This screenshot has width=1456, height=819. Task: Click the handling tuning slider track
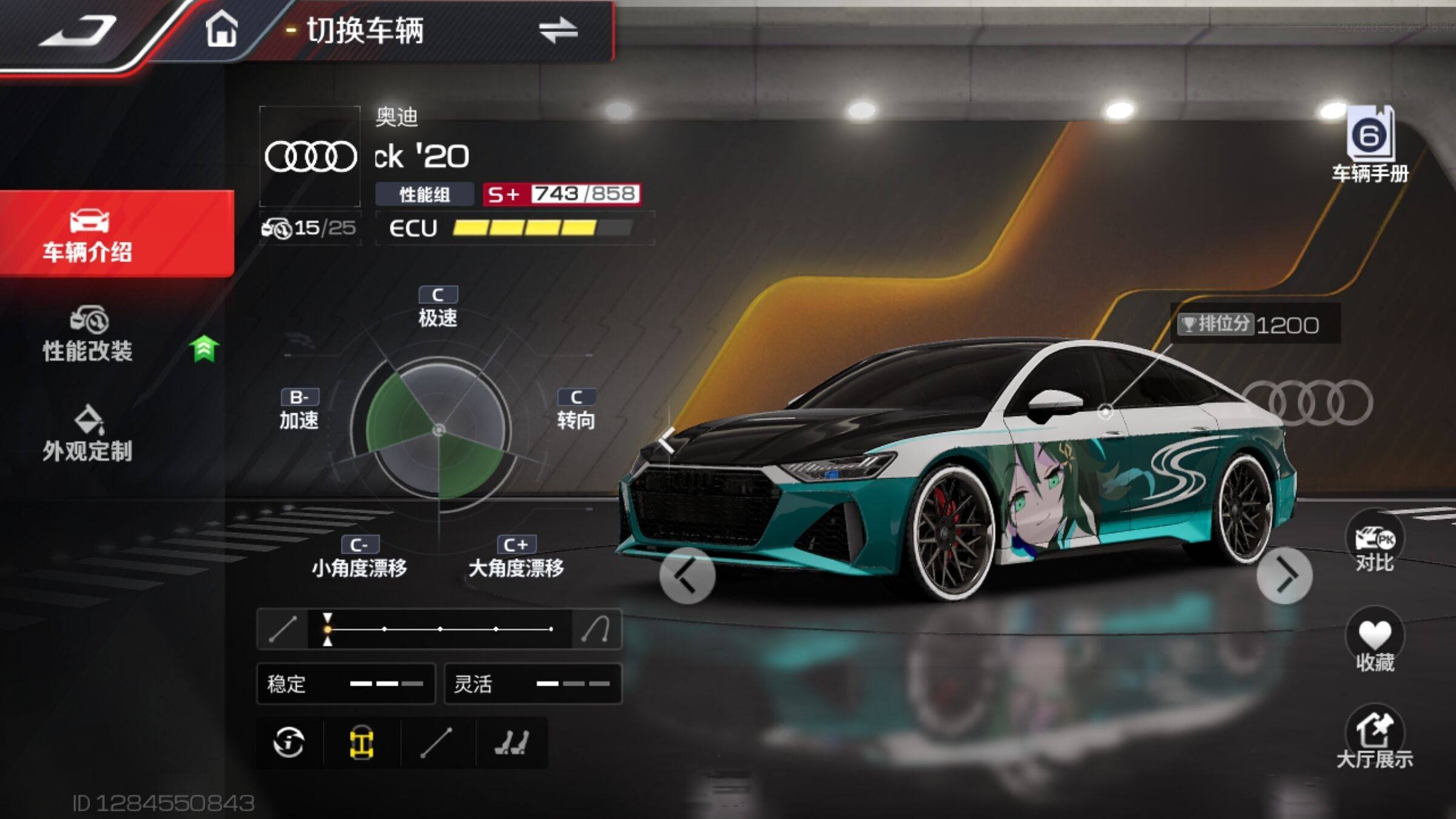[439, 629]
